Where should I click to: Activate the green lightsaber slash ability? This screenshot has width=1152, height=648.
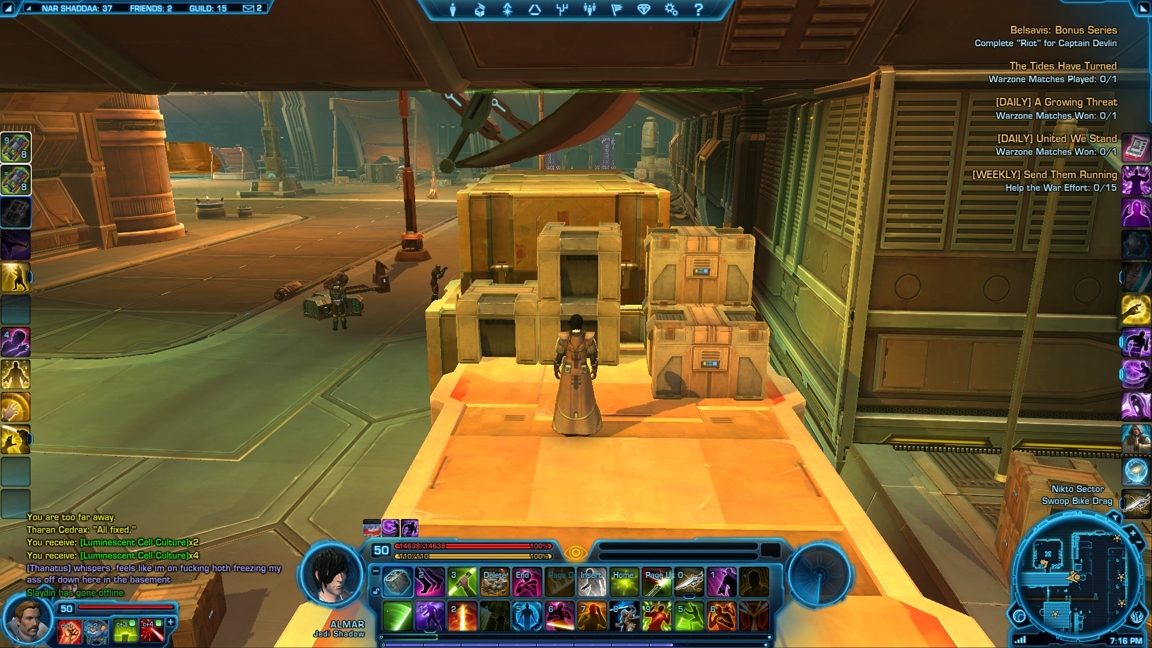(397, 616)
